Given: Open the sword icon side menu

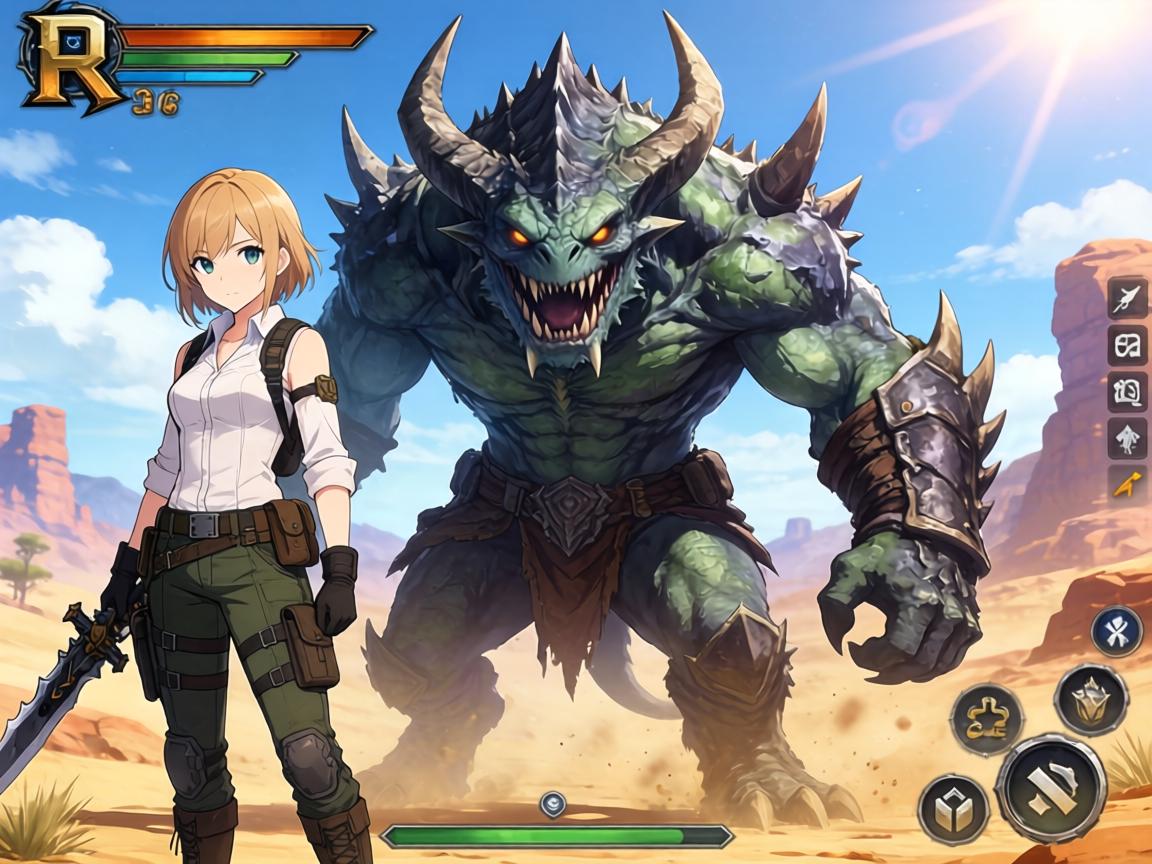Looking at the screenshot, I should point(1127,298).
